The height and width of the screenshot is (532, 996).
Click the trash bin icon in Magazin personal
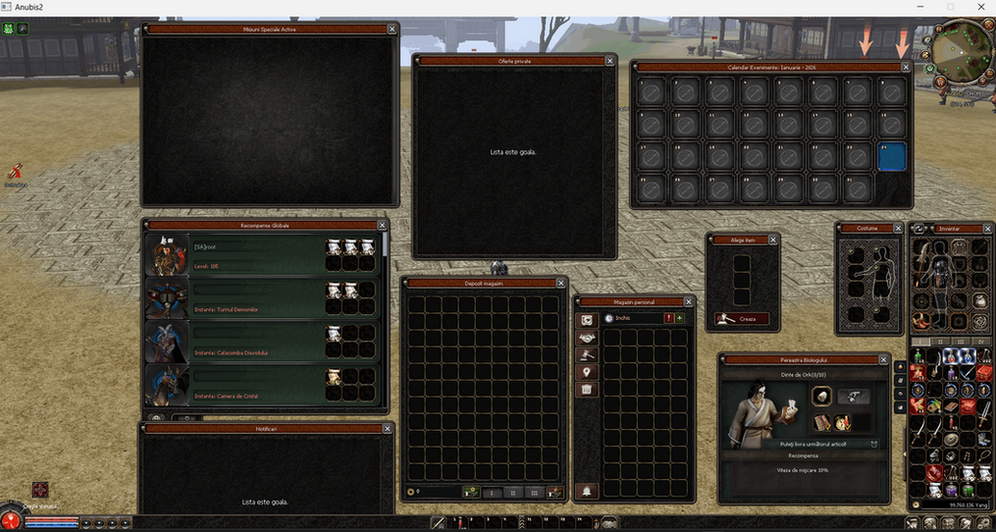[588, 389]
